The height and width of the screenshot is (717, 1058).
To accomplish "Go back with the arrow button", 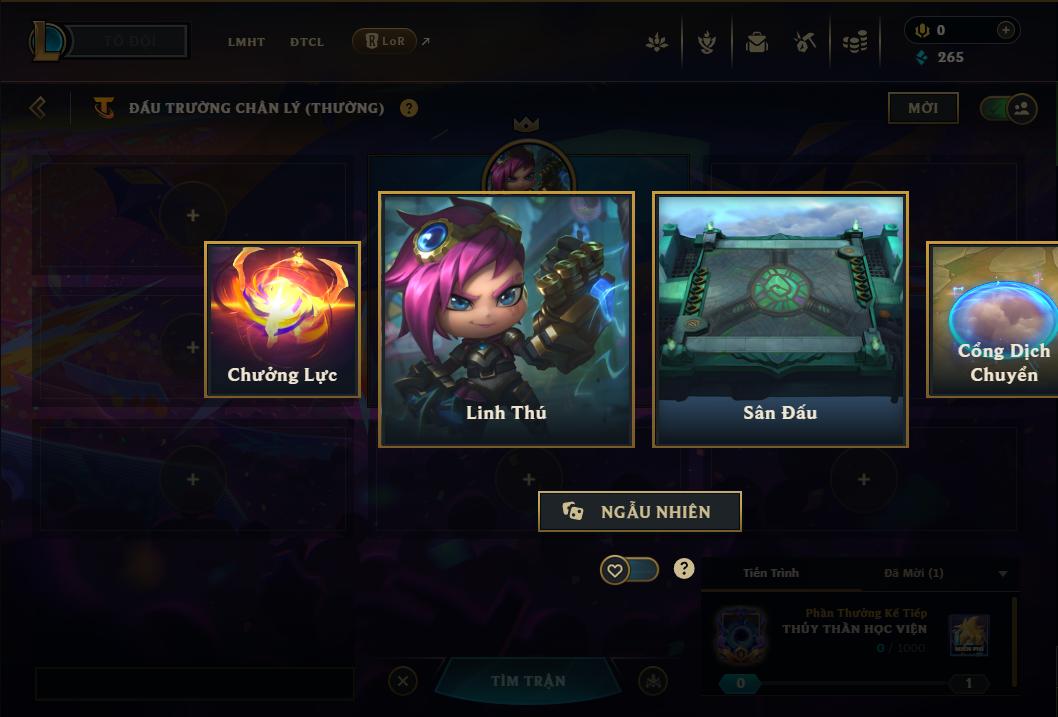I will click(38, 107).
